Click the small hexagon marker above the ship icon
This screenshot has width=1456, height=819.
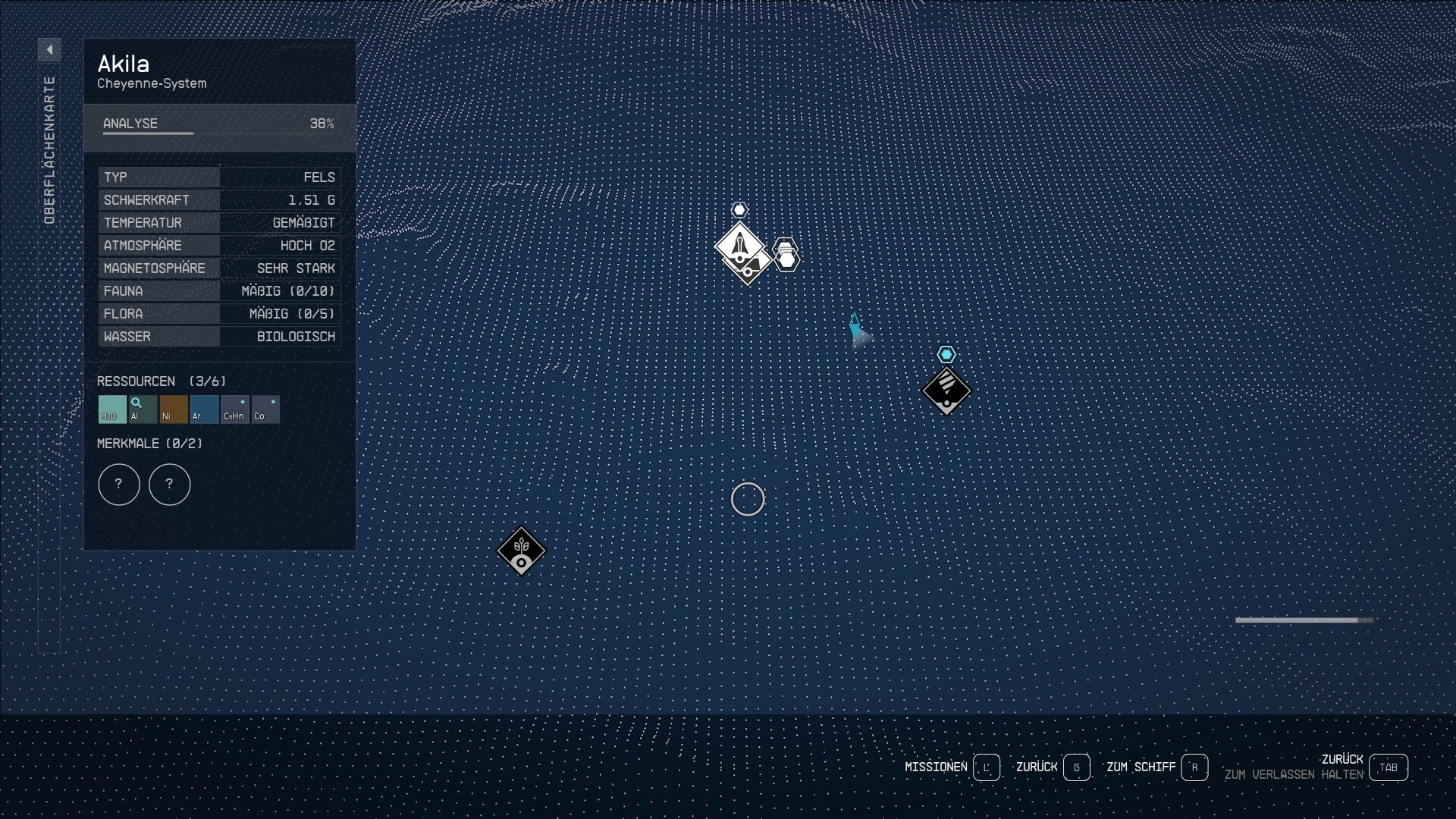[x=741, y=210]
